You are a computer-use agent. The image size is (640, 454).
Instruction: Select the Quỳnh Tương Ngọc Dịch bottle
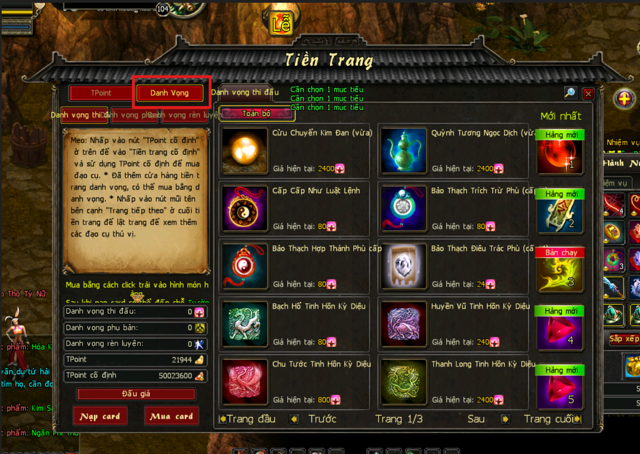(x=402, y=149)
